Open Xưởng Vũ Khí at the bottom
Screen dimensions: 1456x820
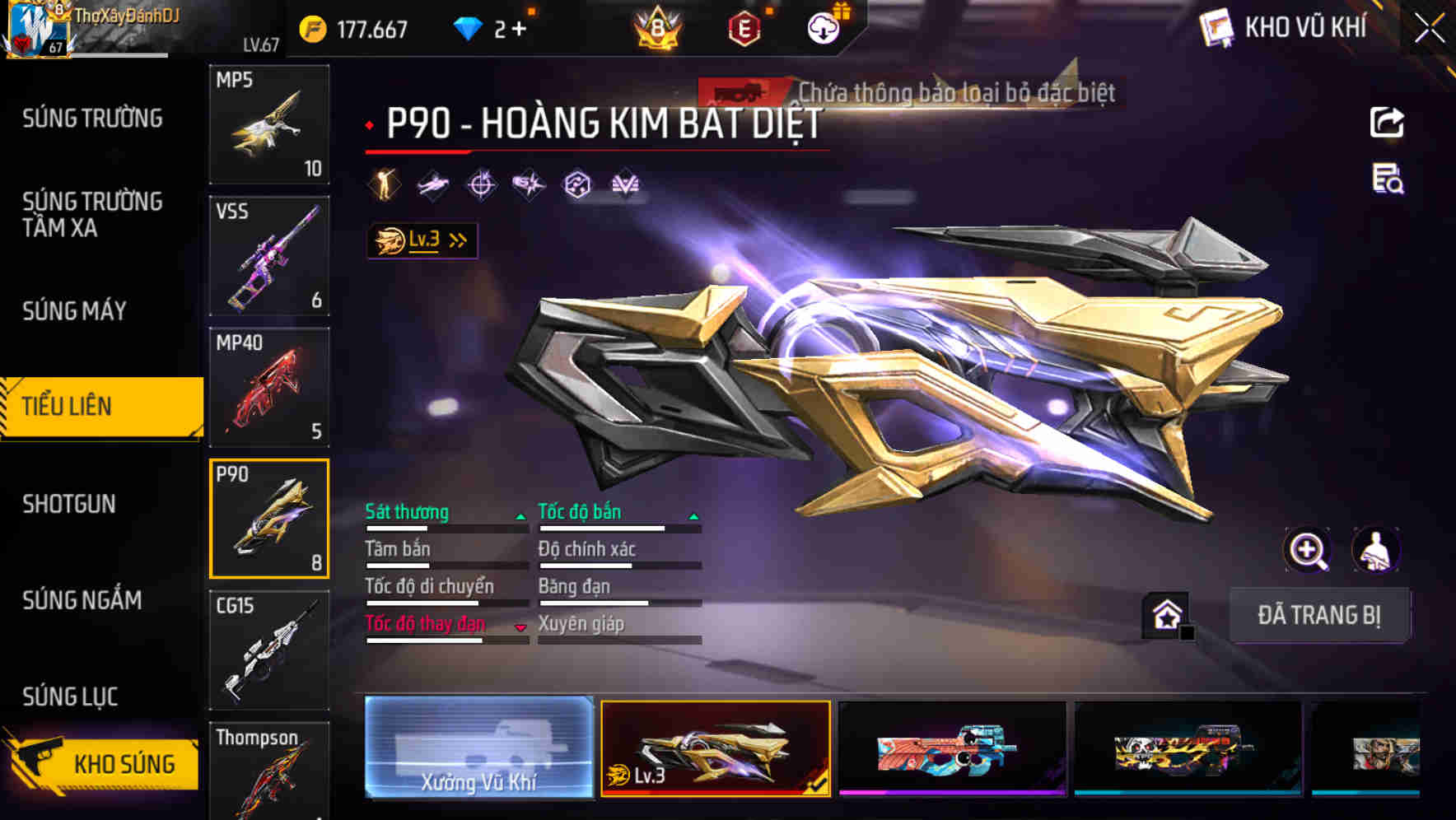click(478, 750)
